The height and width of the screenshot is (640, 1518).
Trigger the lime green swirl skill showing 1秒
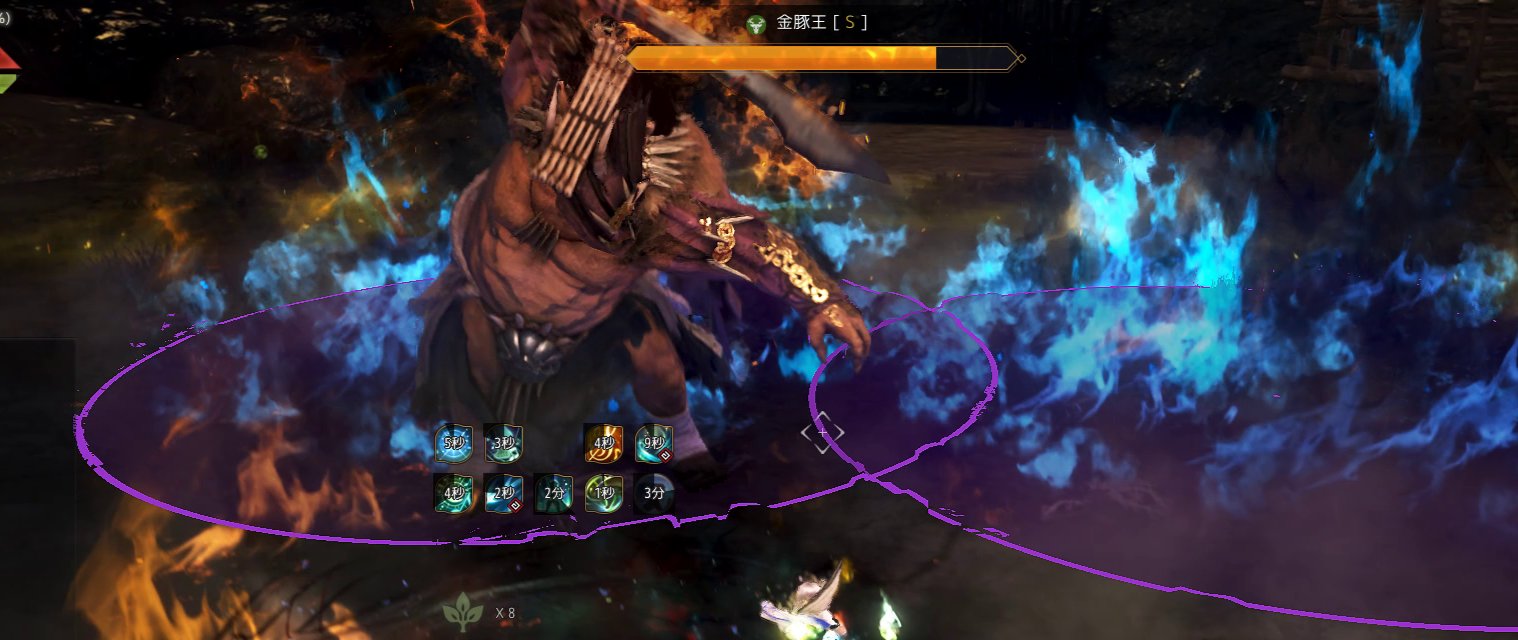pyautogui.click(x=604, y=493)
